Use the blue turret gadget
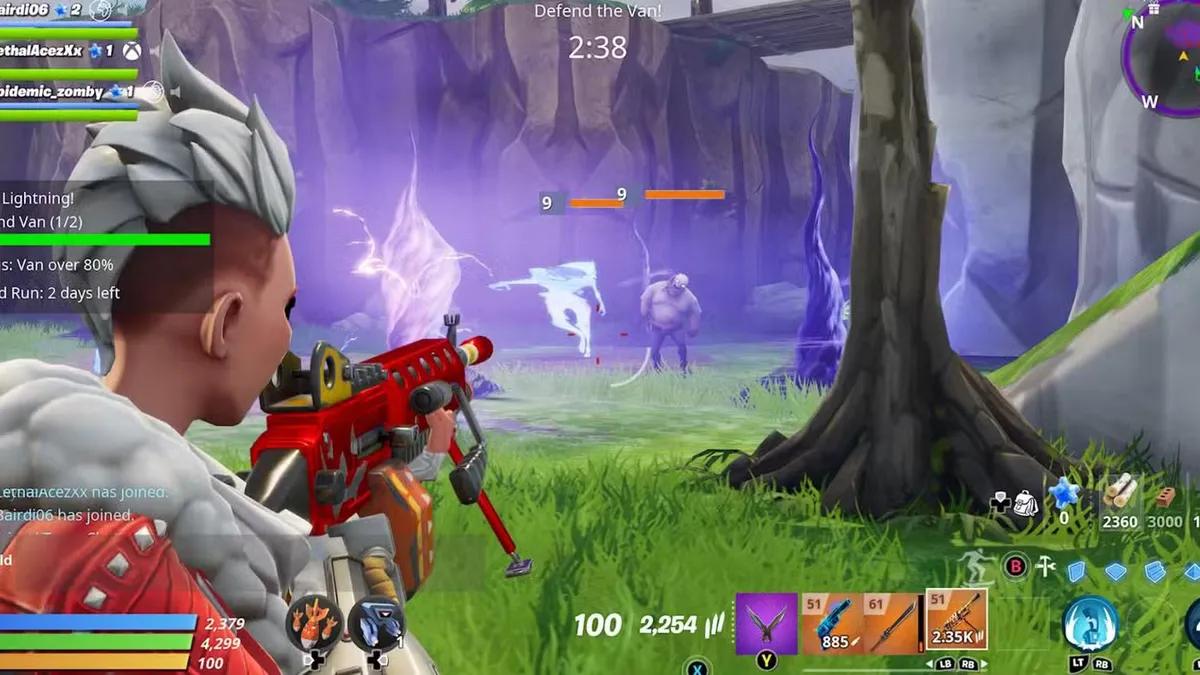This screenshot has width=1200, height=675. click(376, 624)
